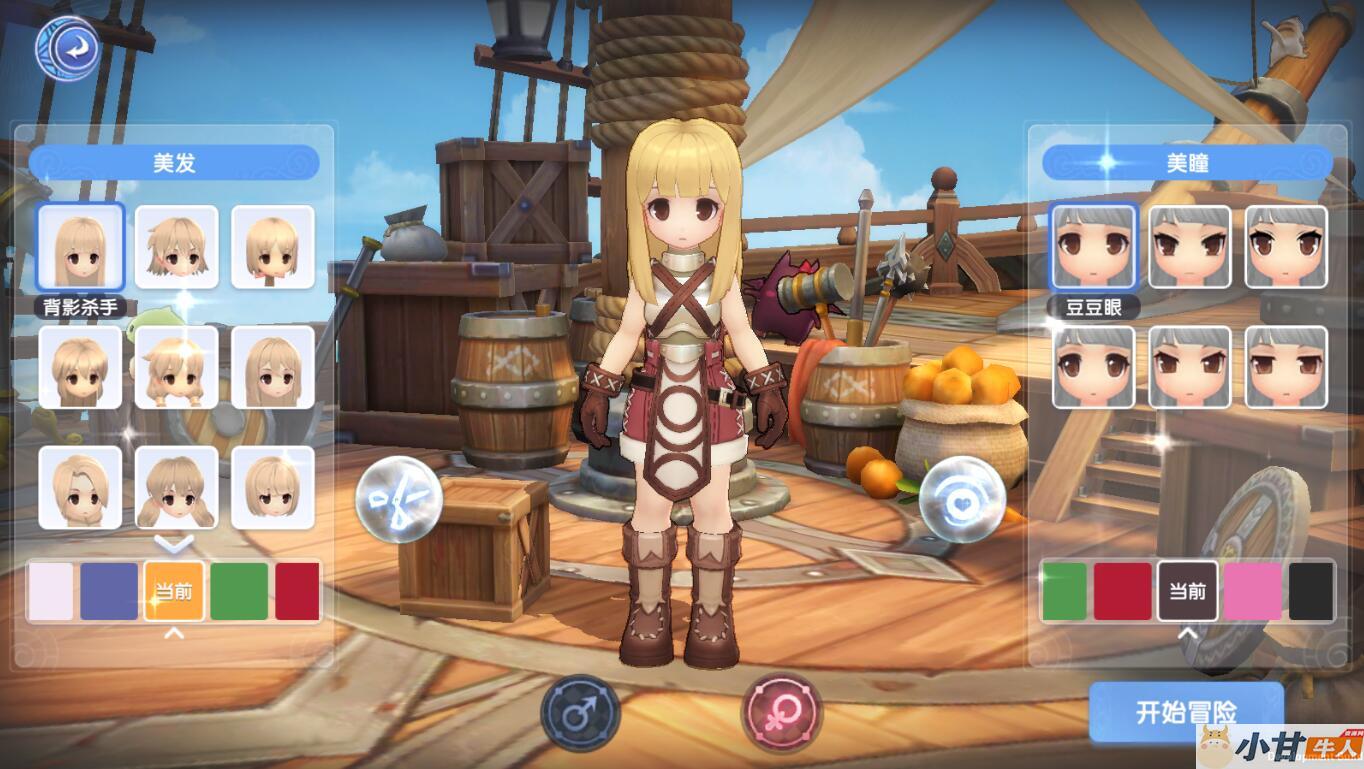Go back with the return arrow button
This screenshot has height=769, width=1364.
tap(67, 46)
